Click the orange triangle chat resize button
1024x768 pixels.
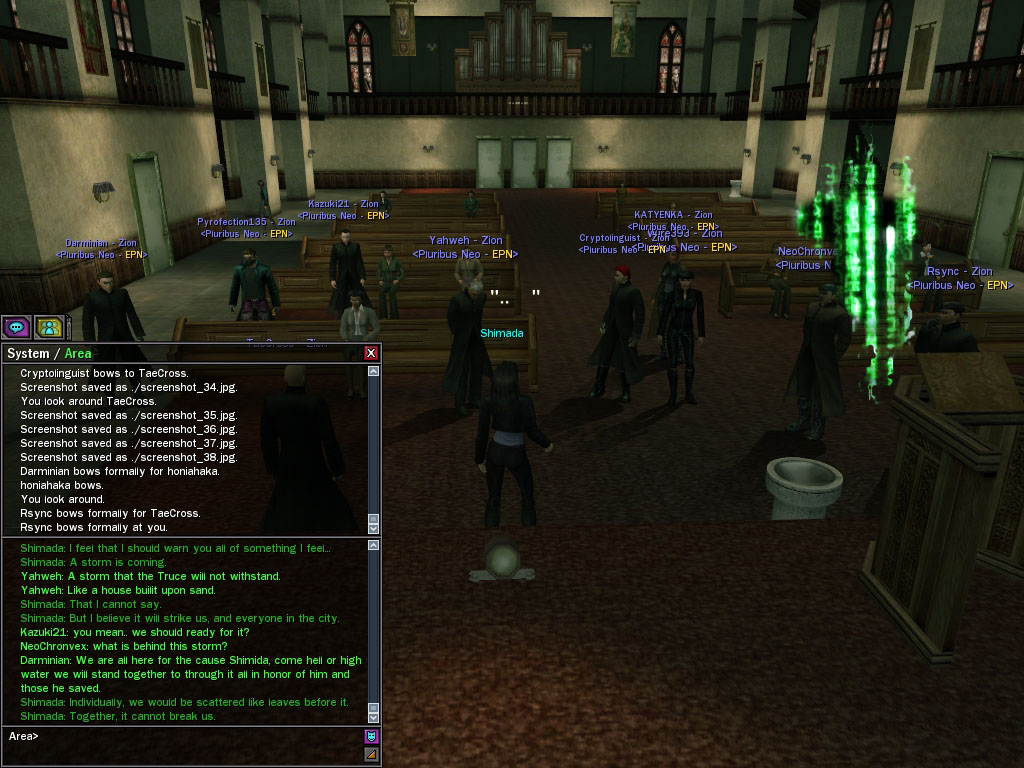click(371, 755)
